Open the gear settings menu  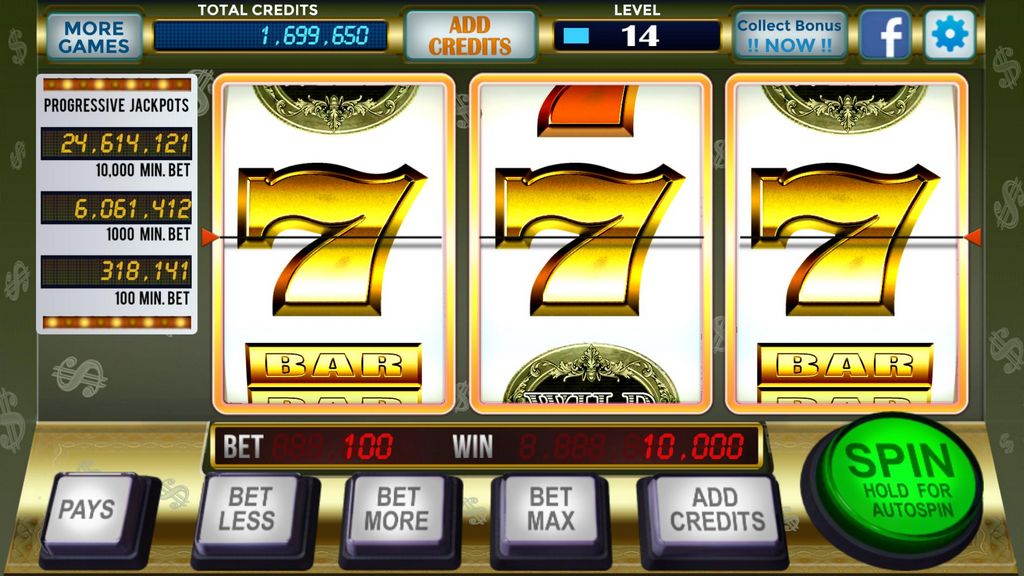coord(948,36)
